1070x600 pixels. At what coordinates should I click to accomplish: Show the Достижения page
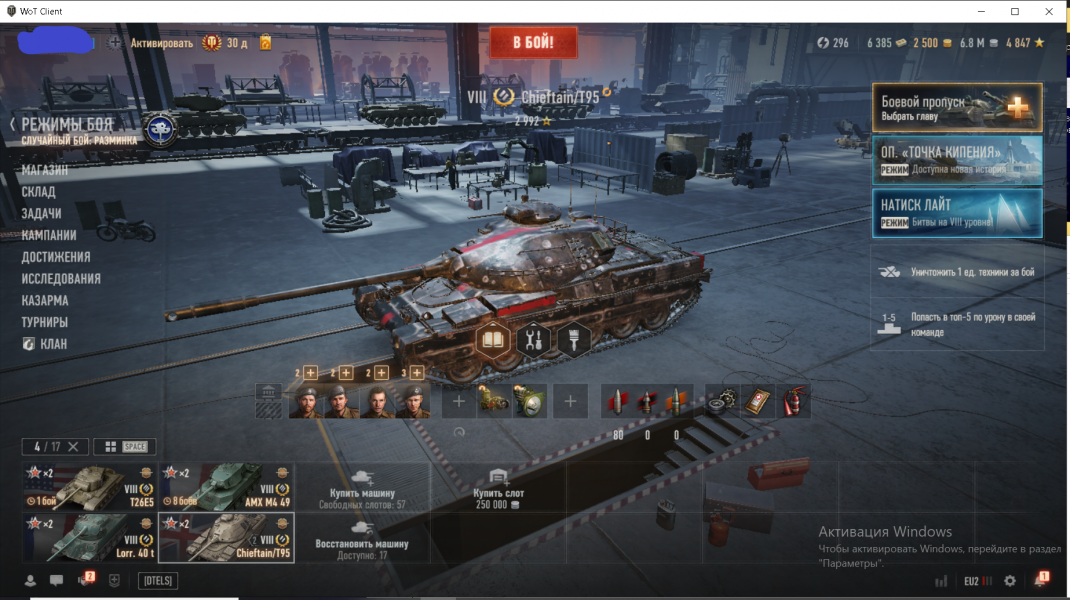(x=56, y=257)
